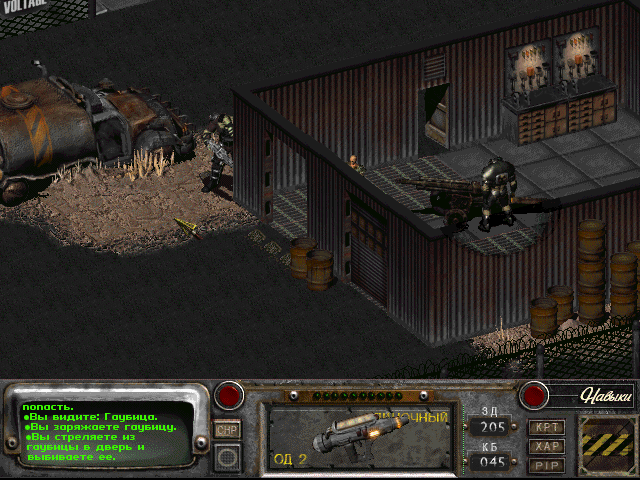Open the Навыки skills panel
The height and width of the screenshot is (480, 640).
(606, 396)
